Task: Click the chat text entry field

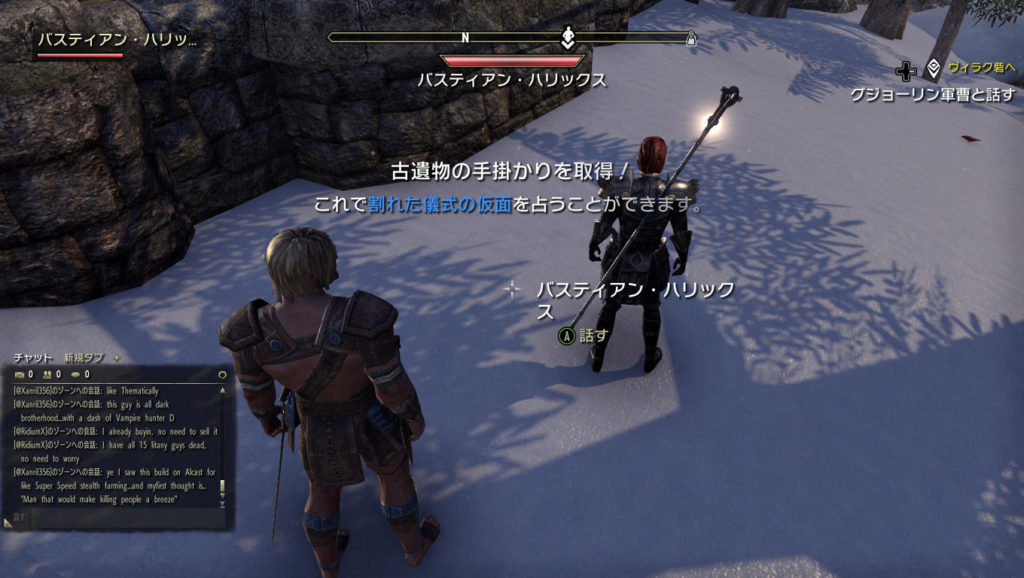Action: point(110,518)
